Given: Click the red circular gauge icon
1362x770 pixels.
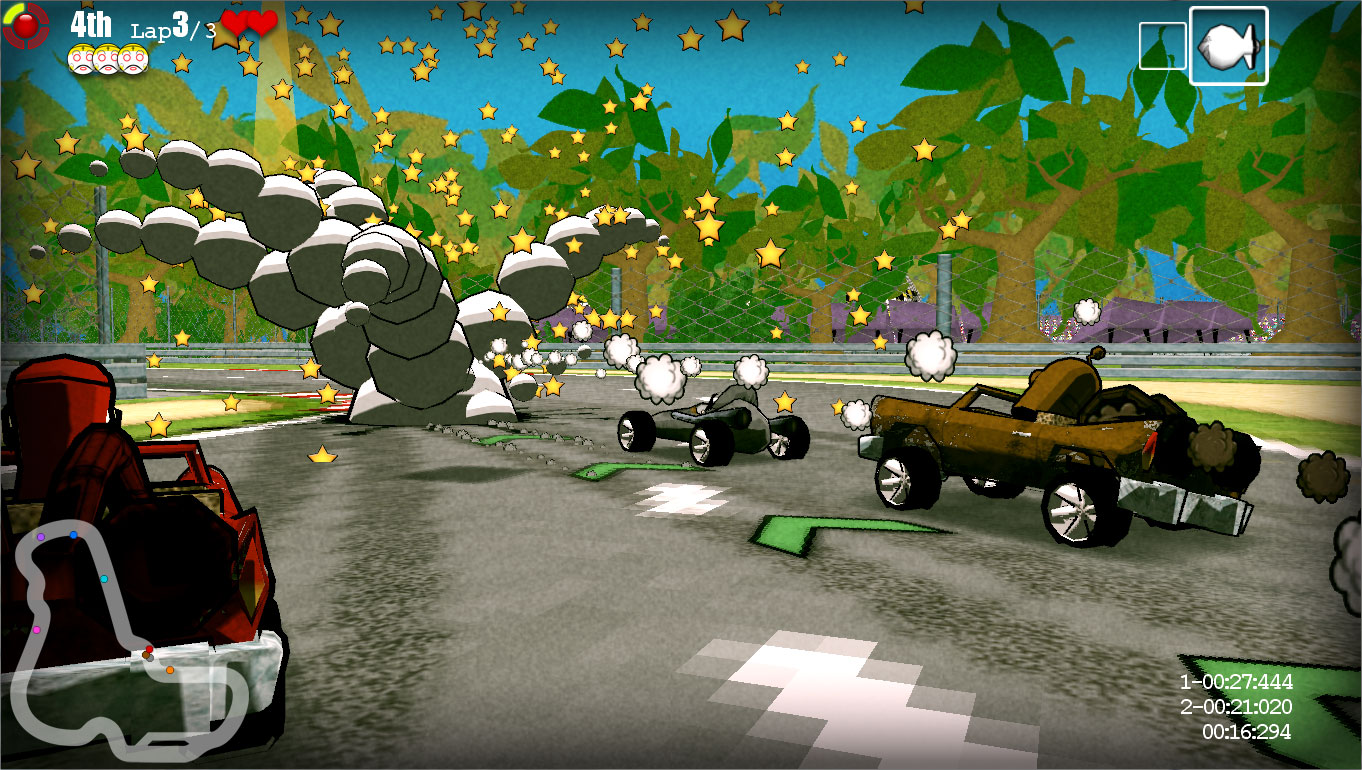Looking at the screenshot, I should [x=25, y=26].
